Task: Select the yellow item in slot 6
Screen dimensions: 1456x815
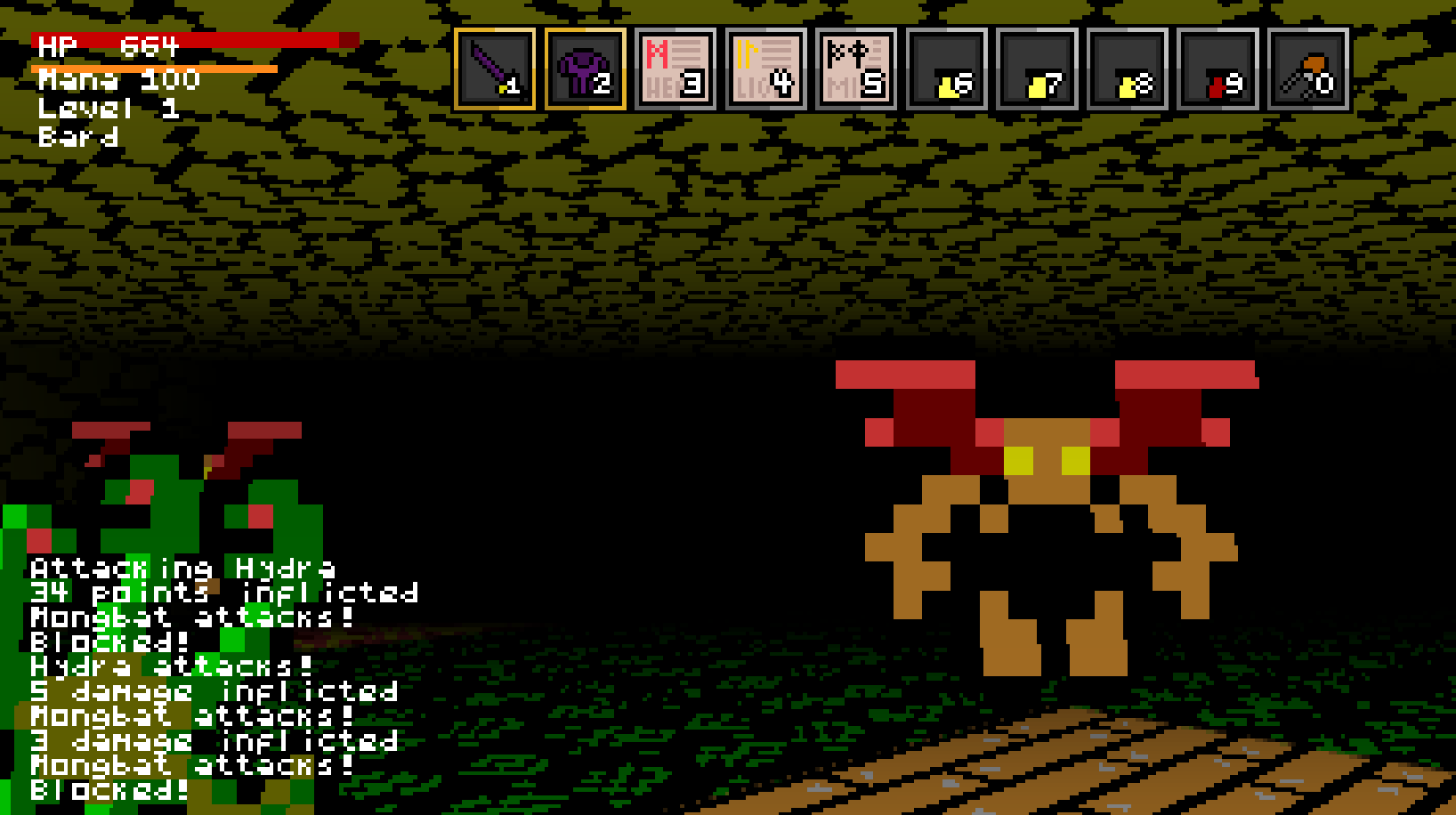Action: pyautogui.click(x=947, y=69)
